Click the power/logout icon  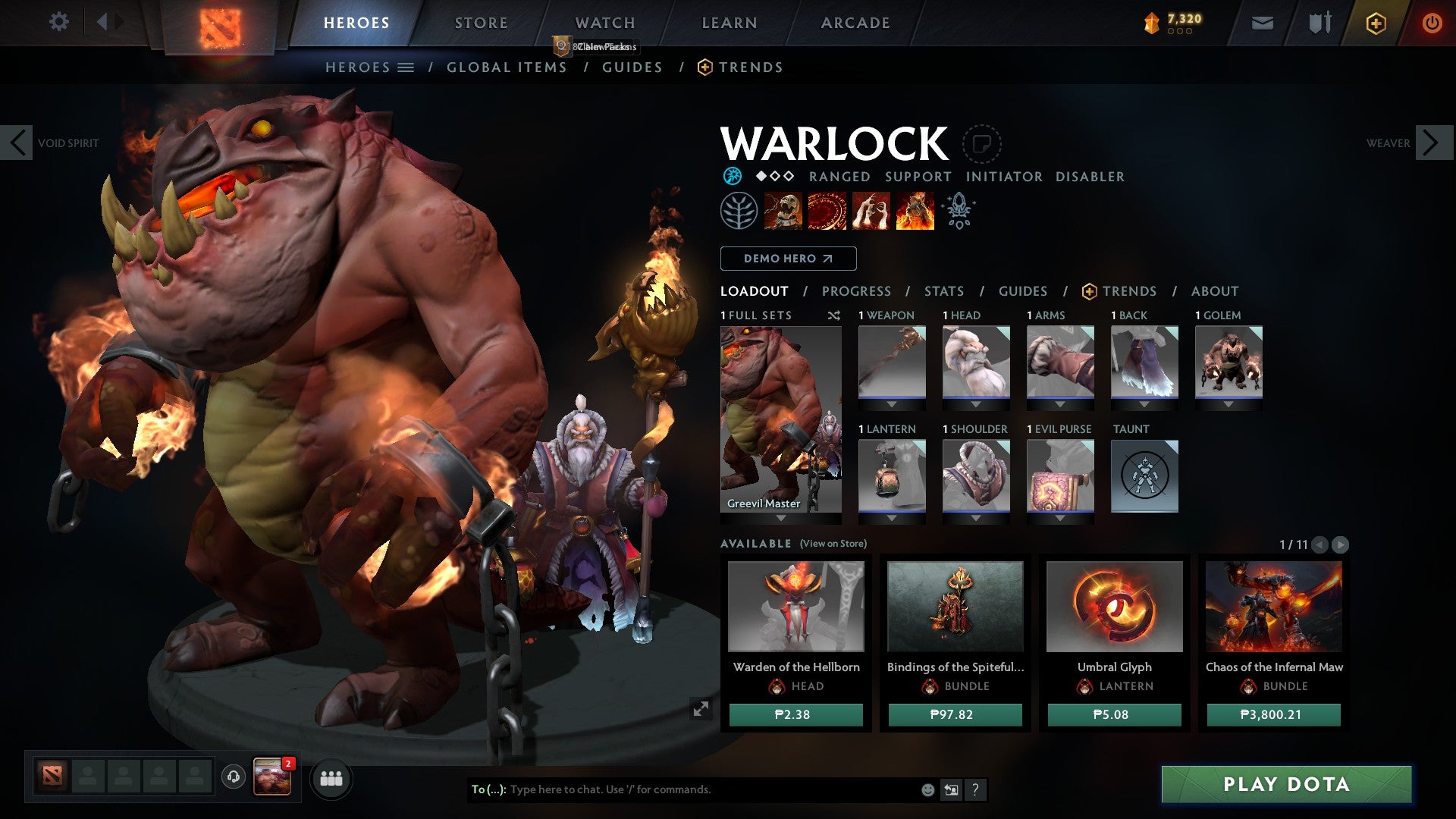pos(1432,23)
